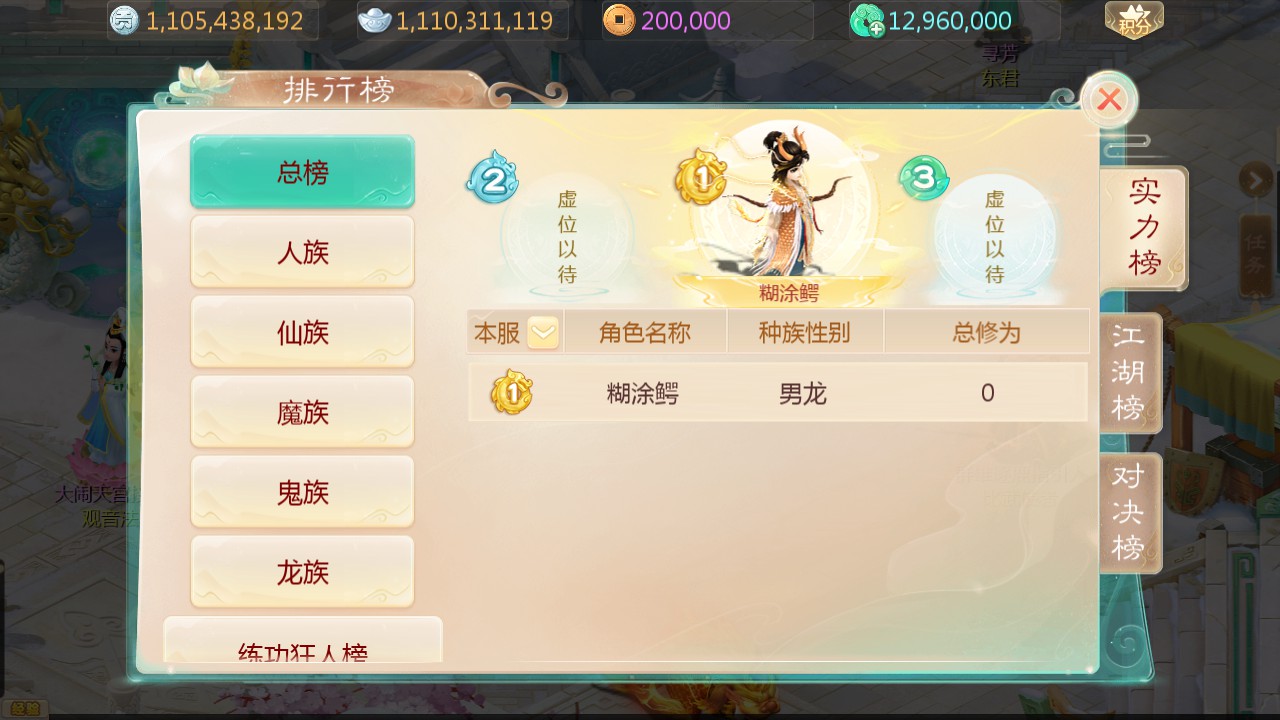
Task: Select the rank 3 green badge
Action: click(922, 180)
